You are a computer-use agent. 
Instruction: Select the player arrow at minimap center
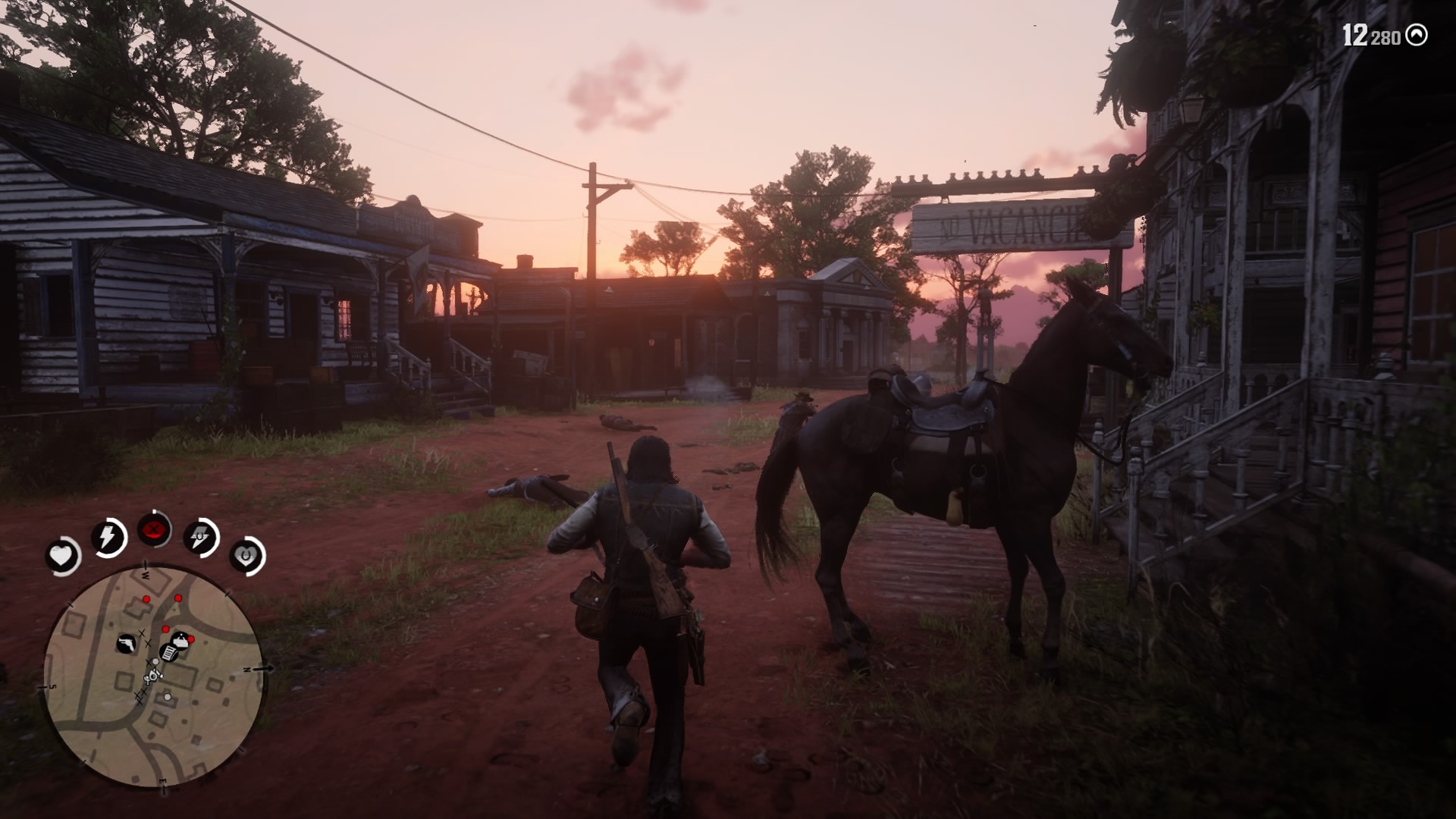pos(154,675)
